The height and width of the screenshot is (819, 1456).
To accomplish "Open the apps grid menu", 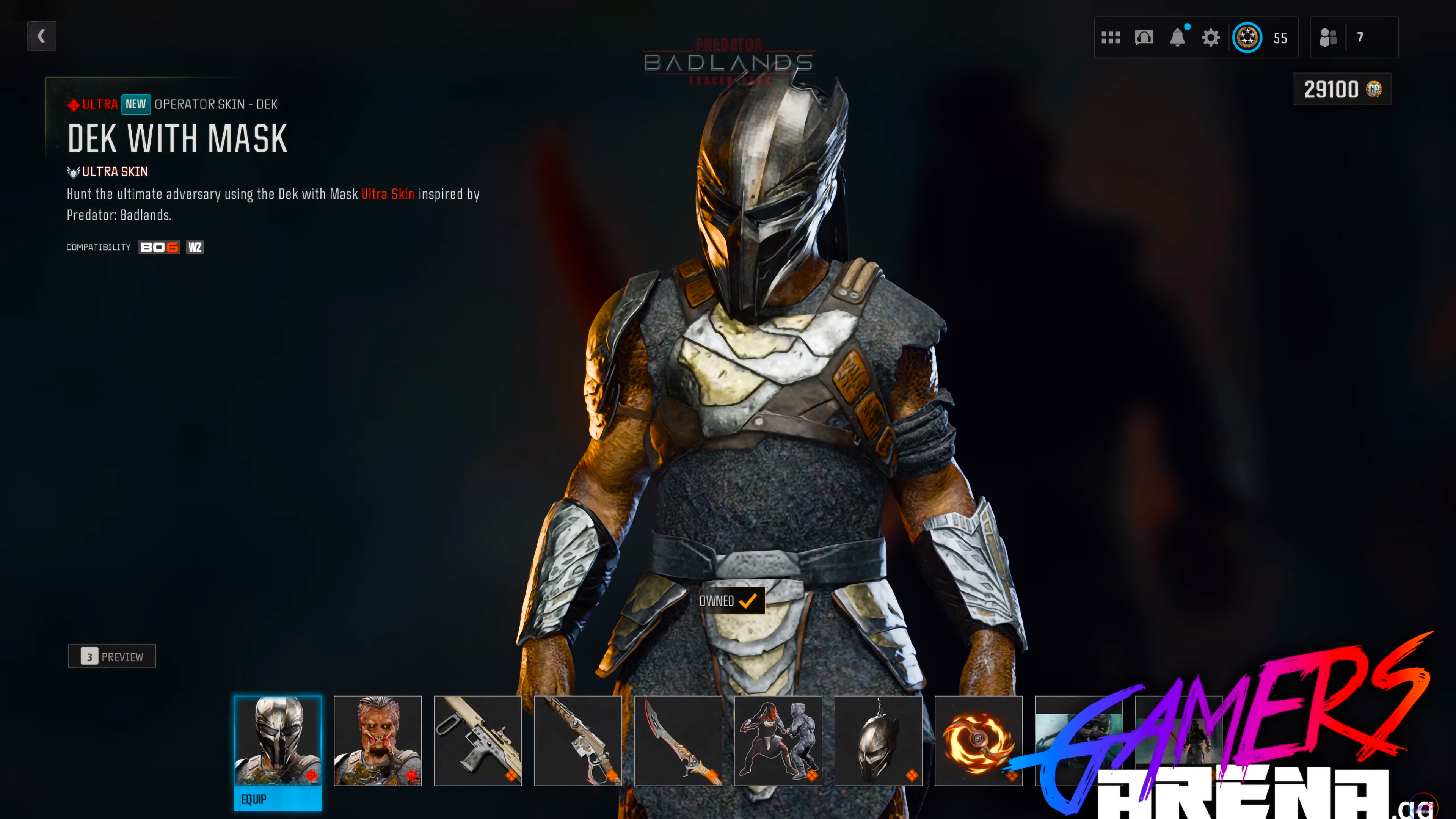I will click(x=1111, y=37).
